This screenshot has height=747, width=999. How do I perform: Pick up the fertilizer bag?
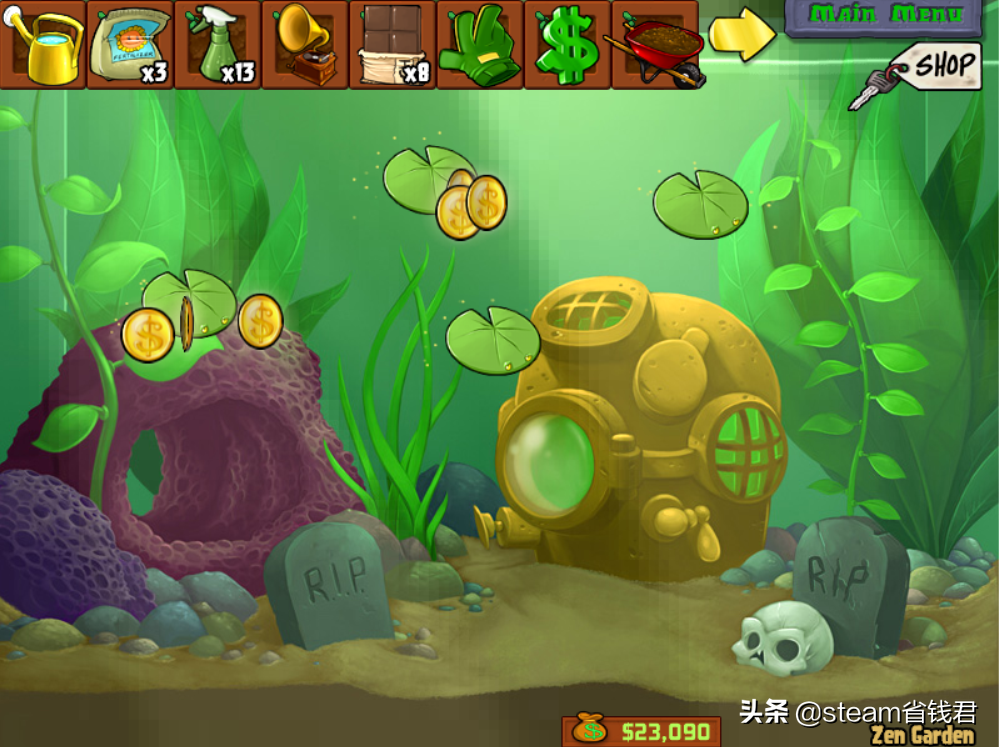(130, 46)
